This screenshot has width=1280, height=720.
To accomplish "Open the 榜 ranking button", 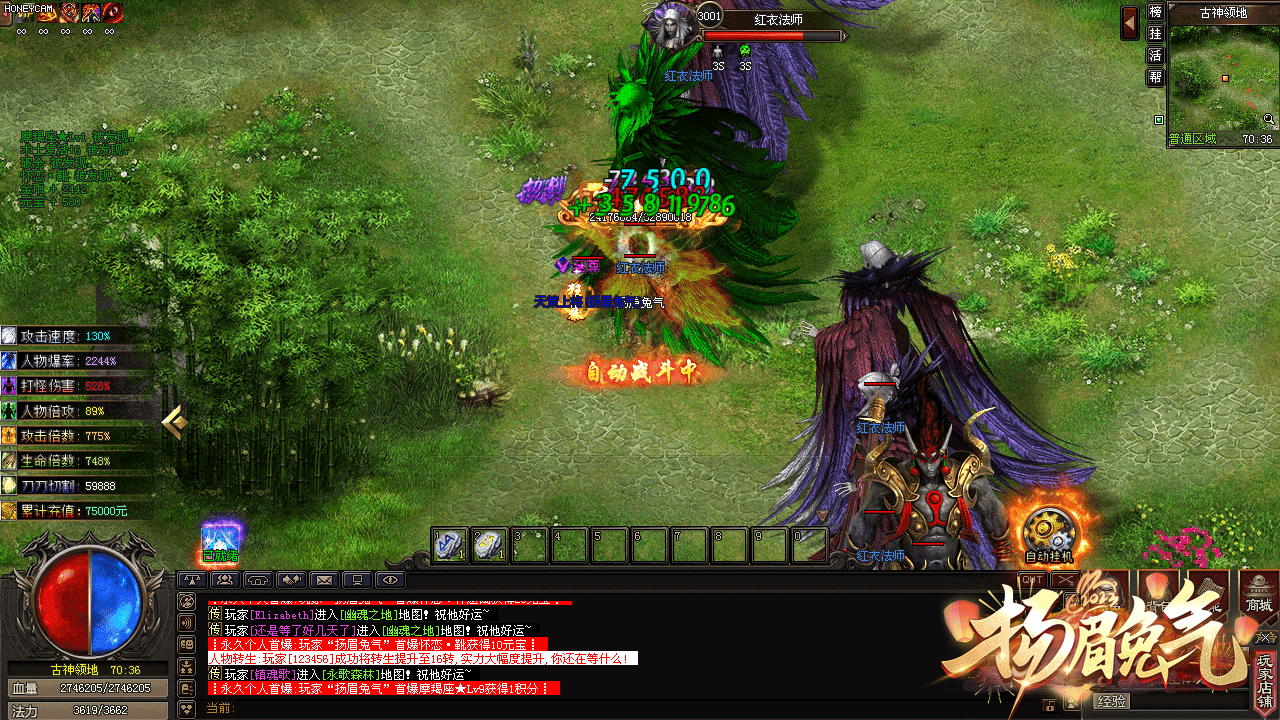I will [x=1155, y=13].
